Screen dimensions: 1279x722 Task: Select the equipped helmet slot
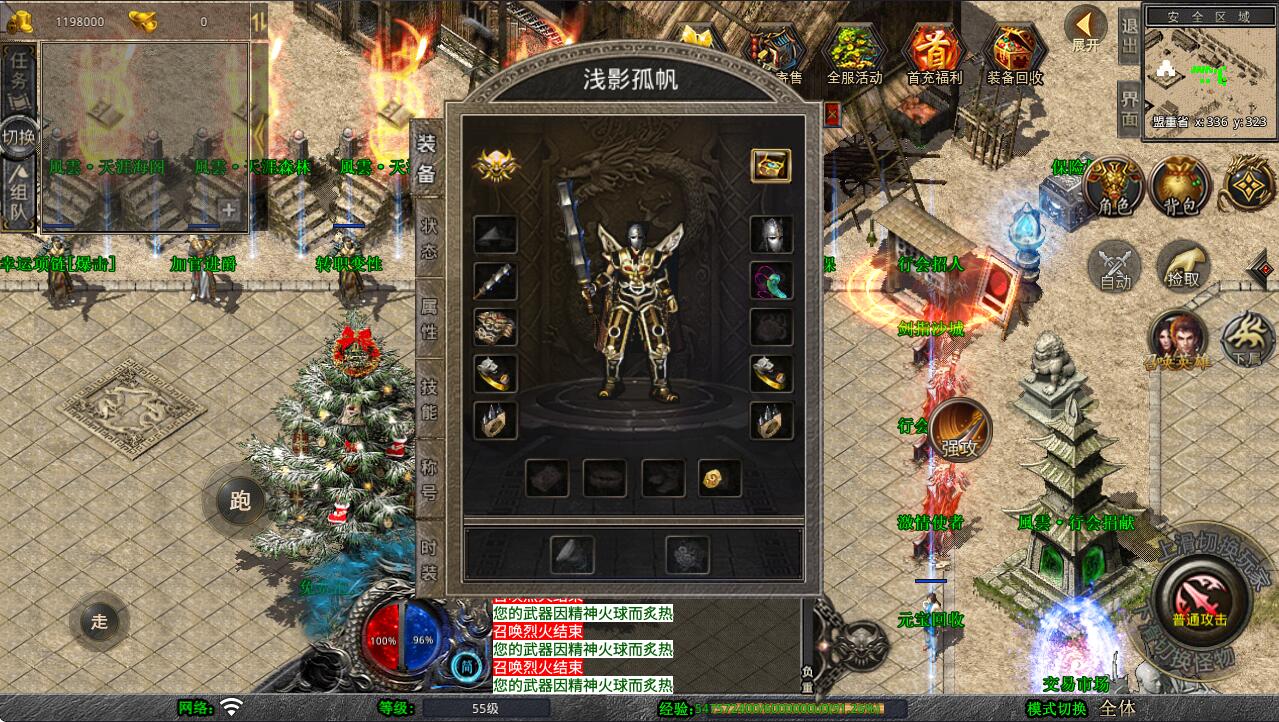tap(771, 235)
